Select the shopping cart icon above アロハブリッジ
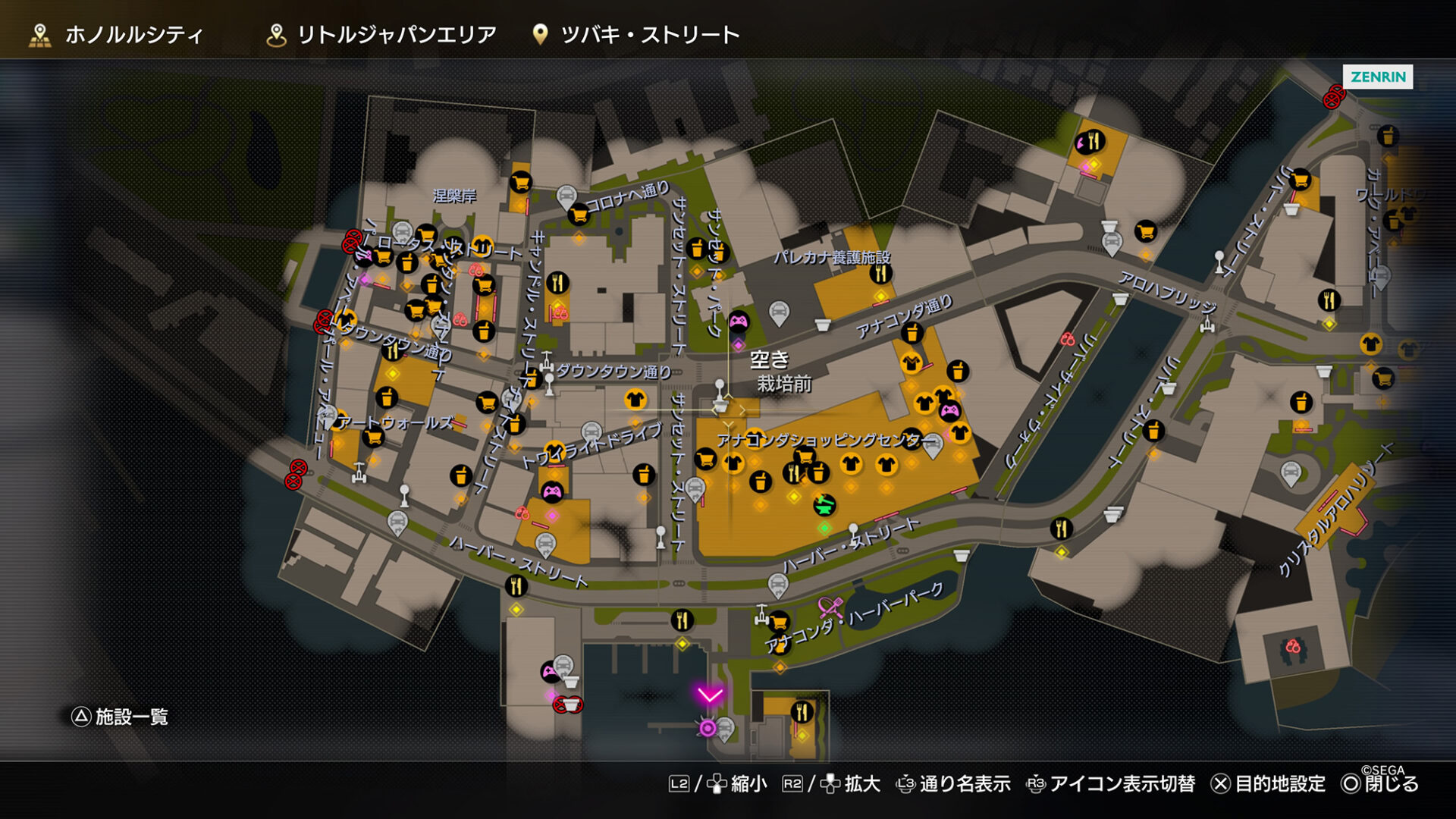 (1145, 231)
